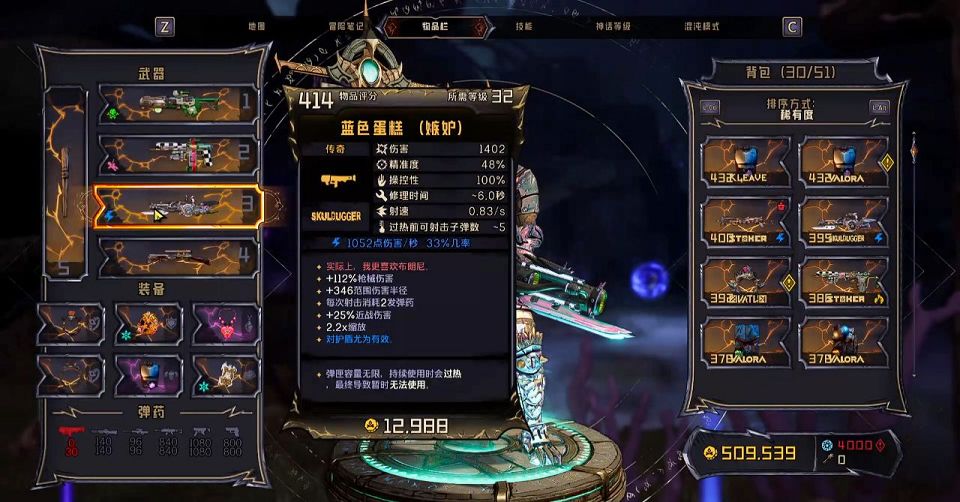
Task: Open the 技能 (Skills) tab
Action: click(524, 26)
